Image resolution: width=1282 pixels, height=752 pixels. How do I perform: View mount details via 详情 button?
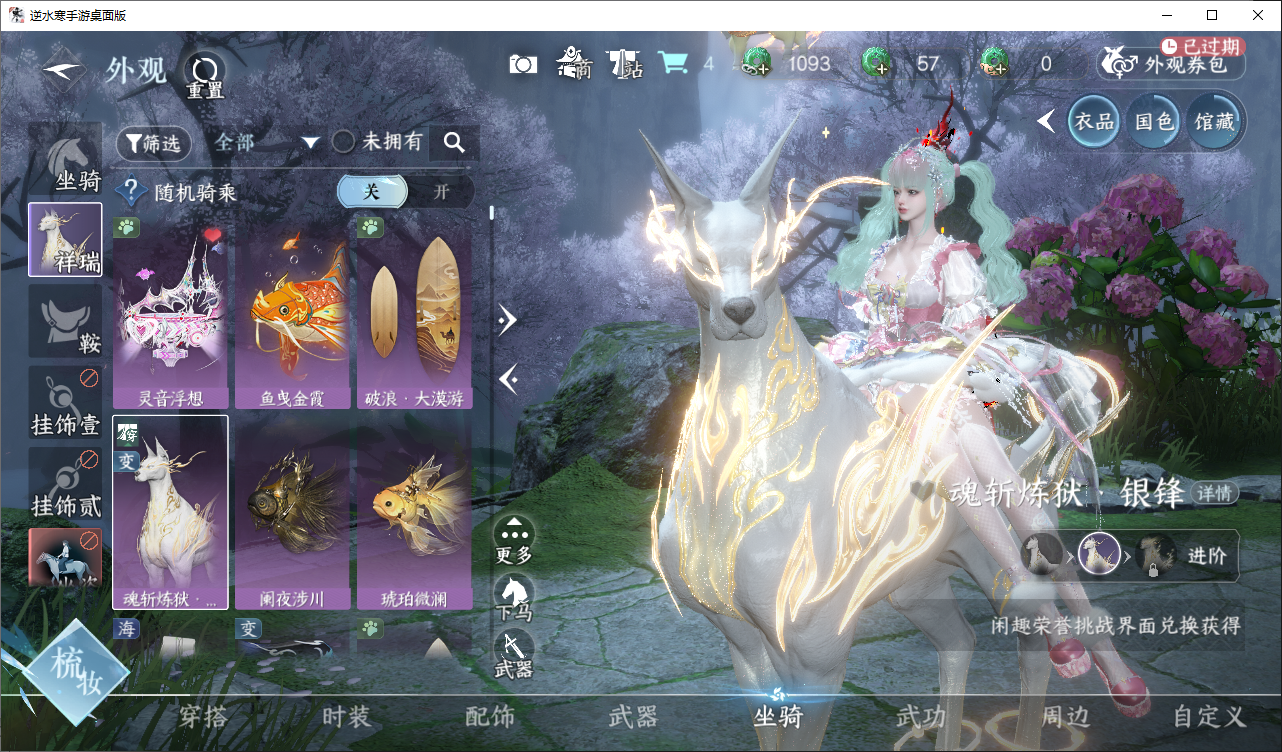(x=1214, y=493)
